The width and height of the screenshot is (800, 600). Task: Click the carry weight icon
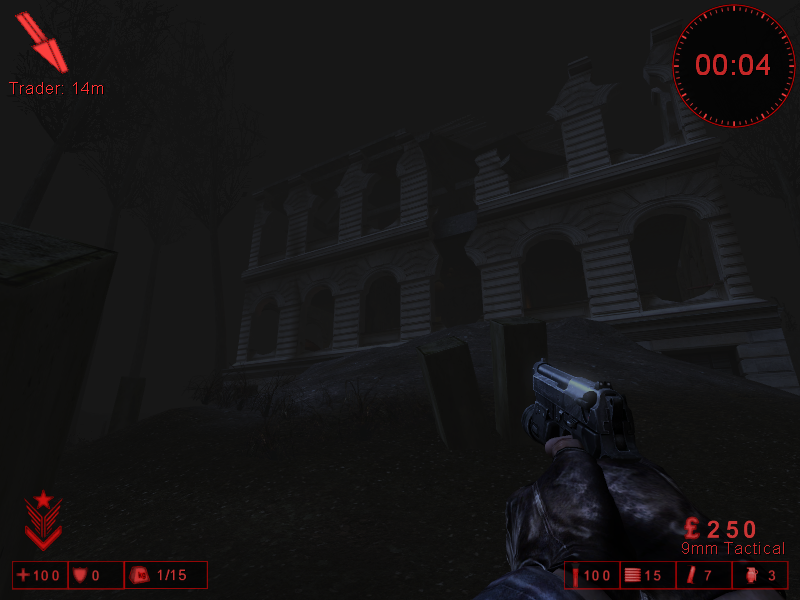tap(141, 575)
